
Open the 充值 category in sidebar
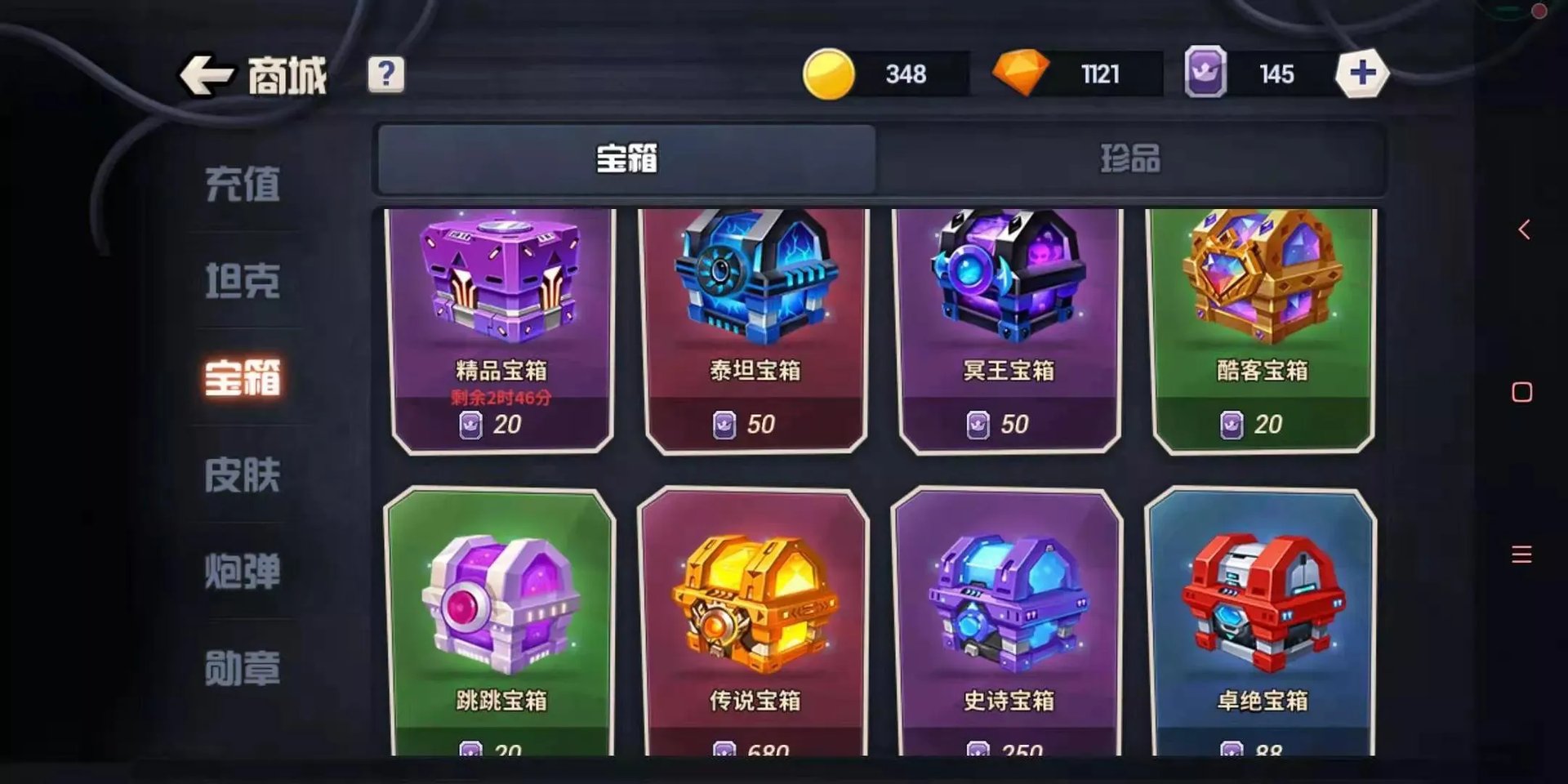point(243,184)
